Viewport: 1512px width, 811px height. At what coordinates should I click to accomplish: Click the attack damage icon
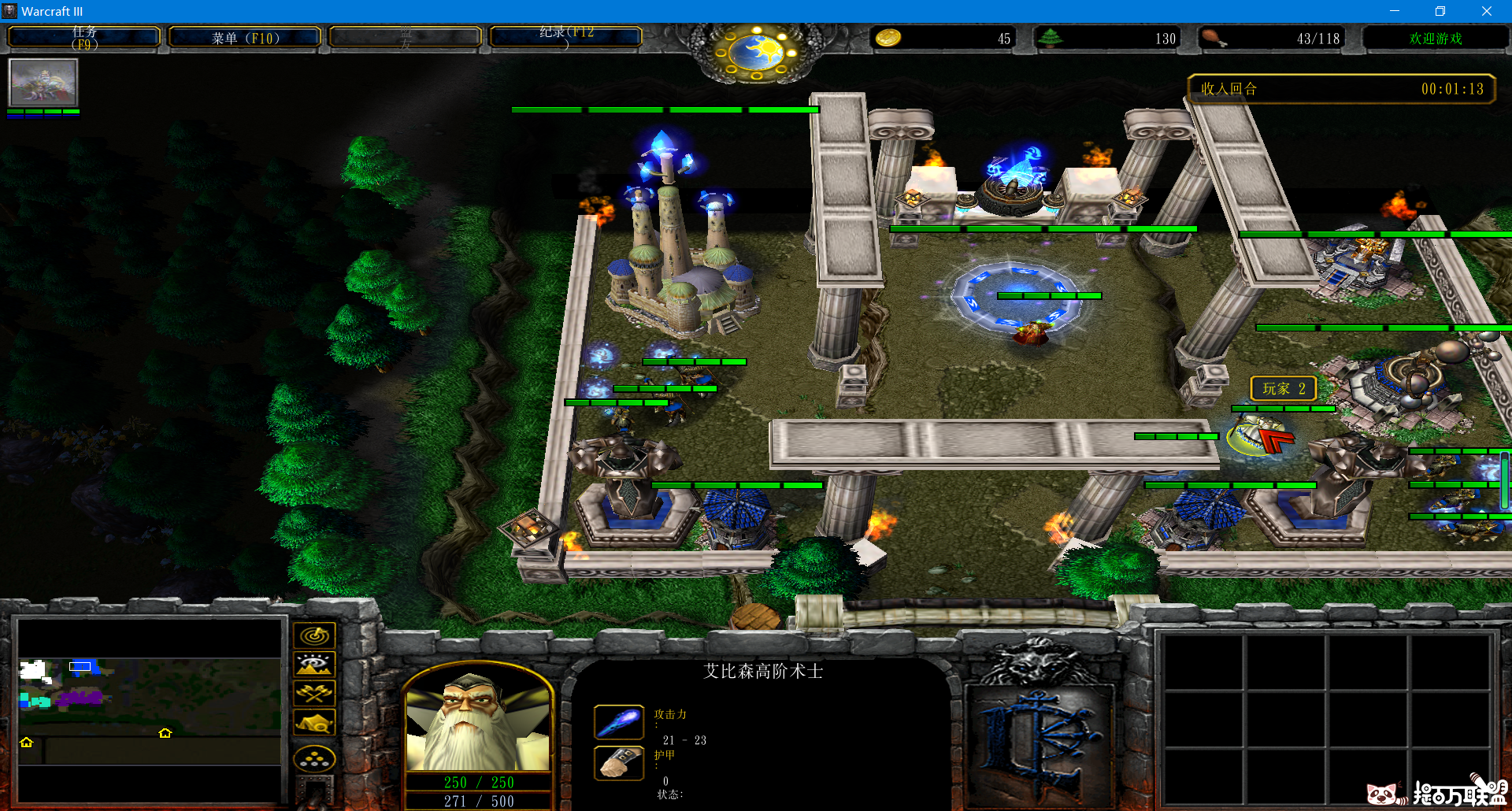pos(618,721)
